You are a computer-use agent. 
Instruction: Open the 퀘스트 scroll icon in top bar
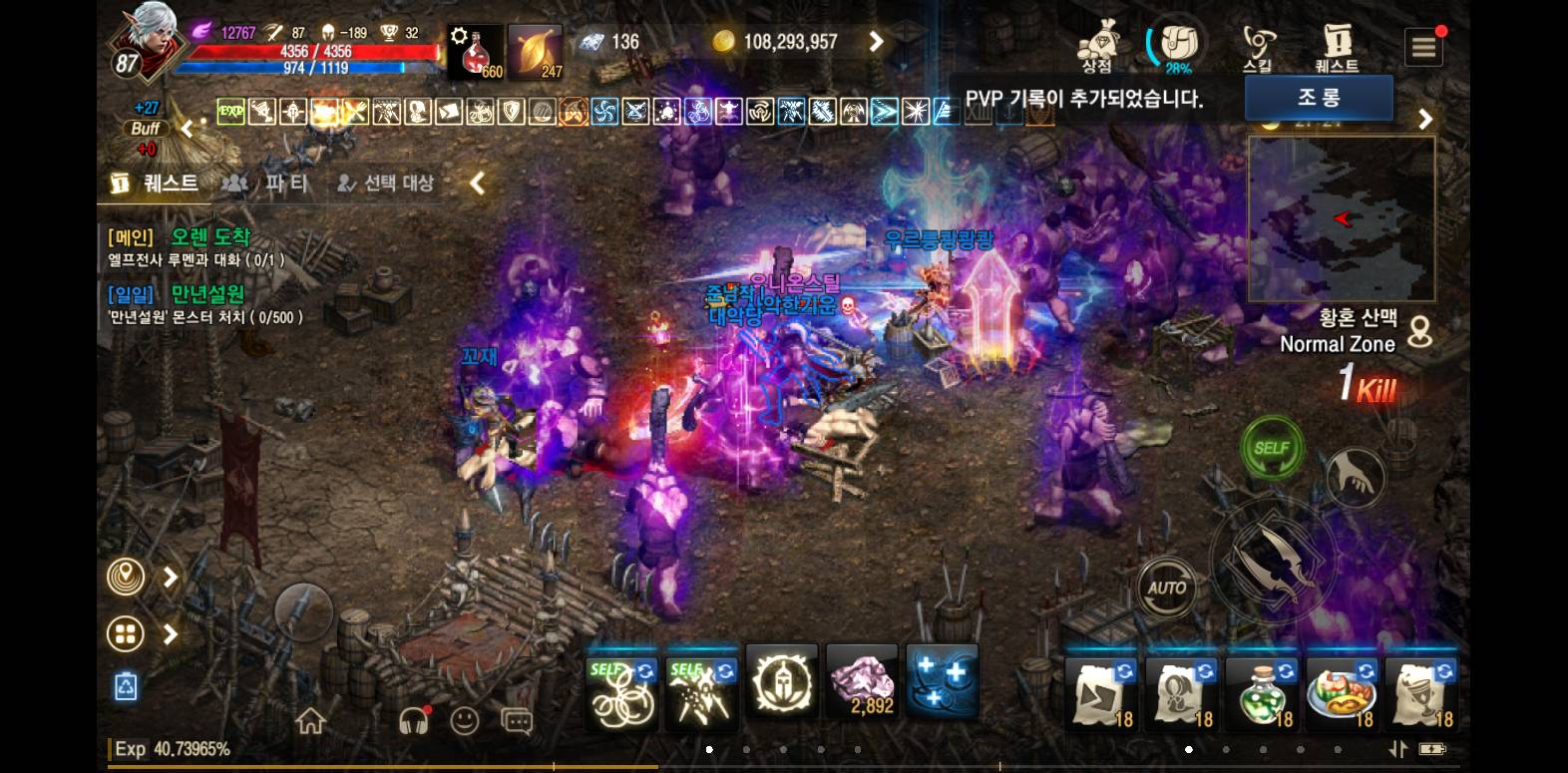click(1337, 45)
